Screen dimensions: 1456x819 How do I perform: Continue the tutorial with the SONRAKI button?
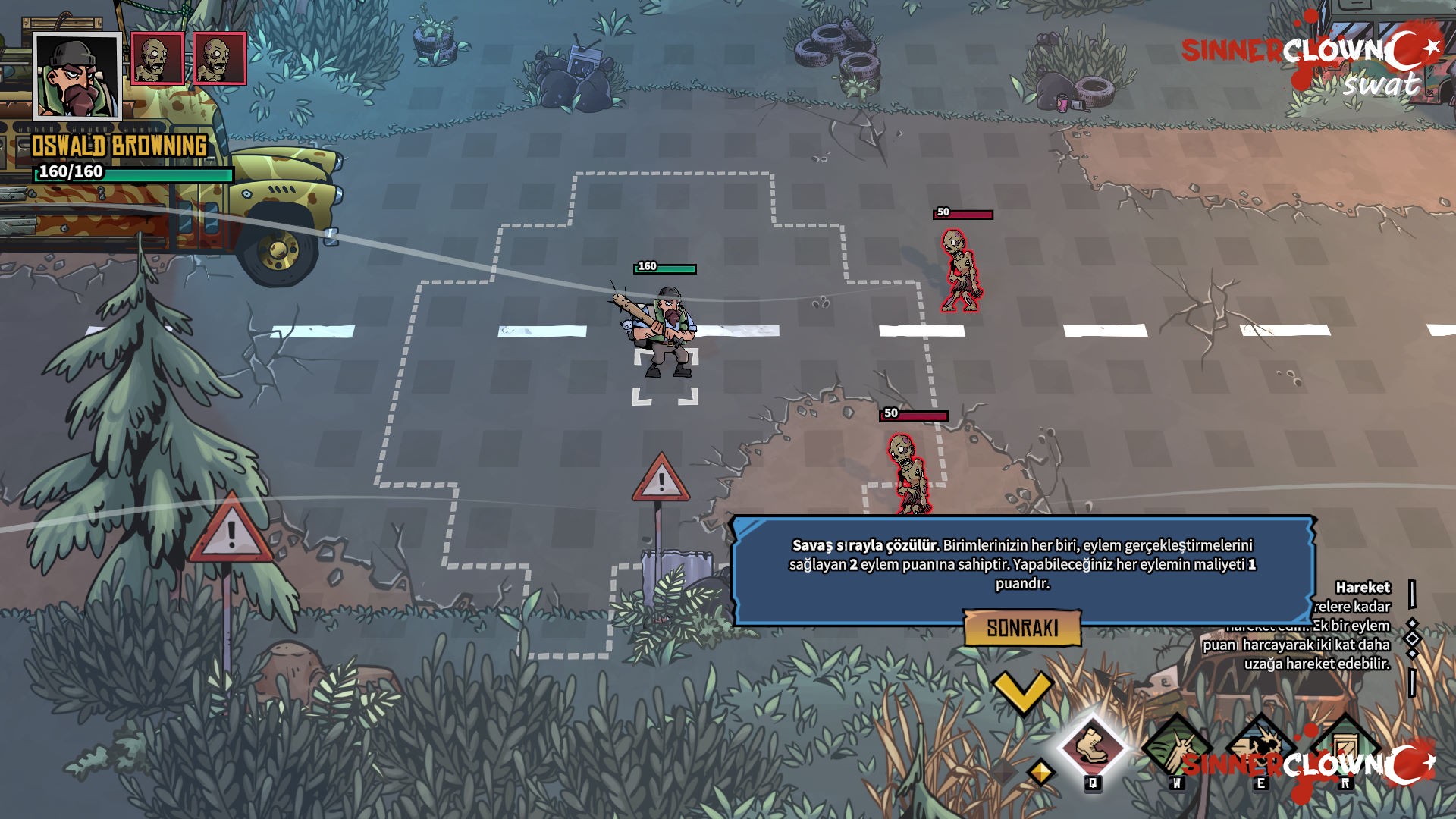pos(1022,628)
